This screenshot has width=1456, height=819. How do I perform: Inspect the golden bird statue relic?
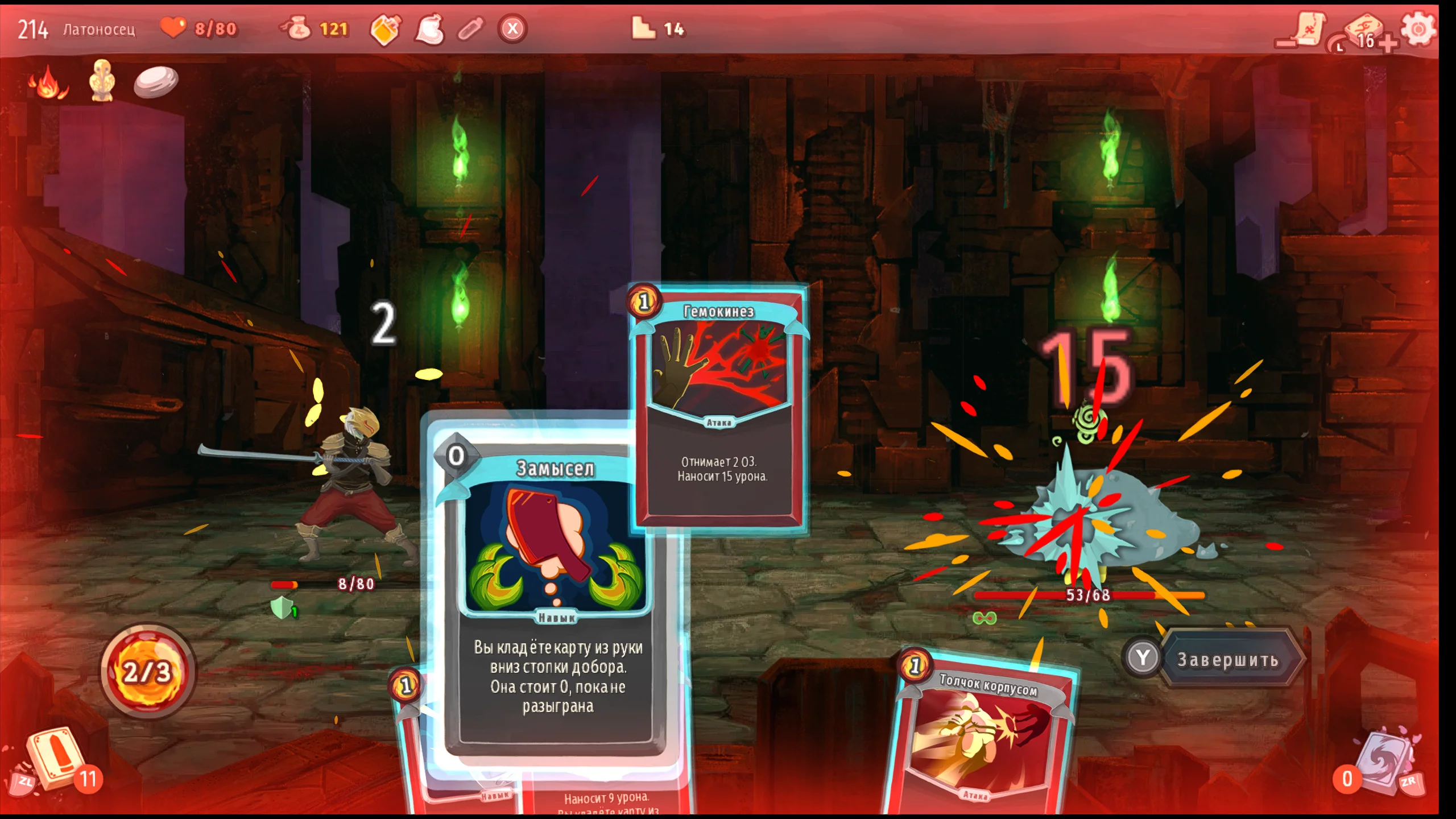102,81
